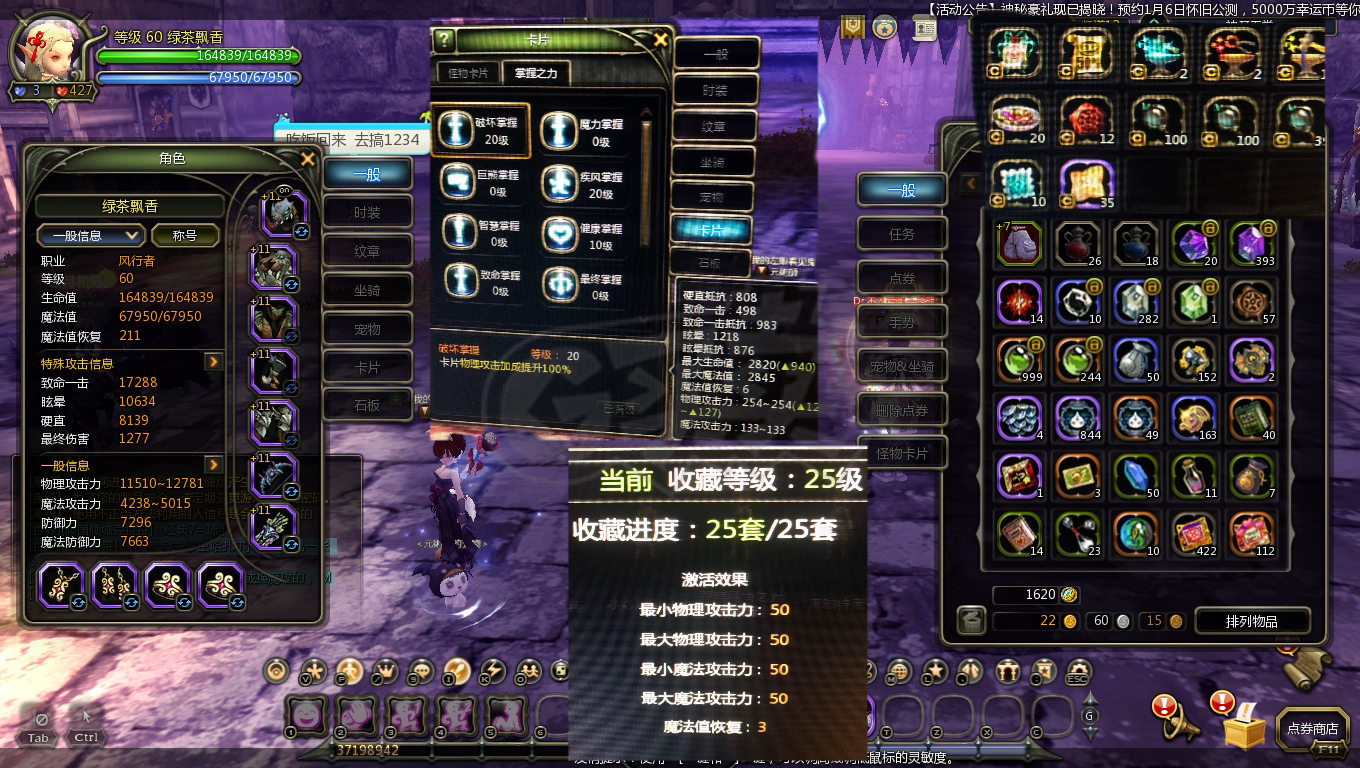Switch to the 时装 tab in character panel
Image resolution: width=1360 pixels, height=768 pixels.
click(x=367, y=211)
